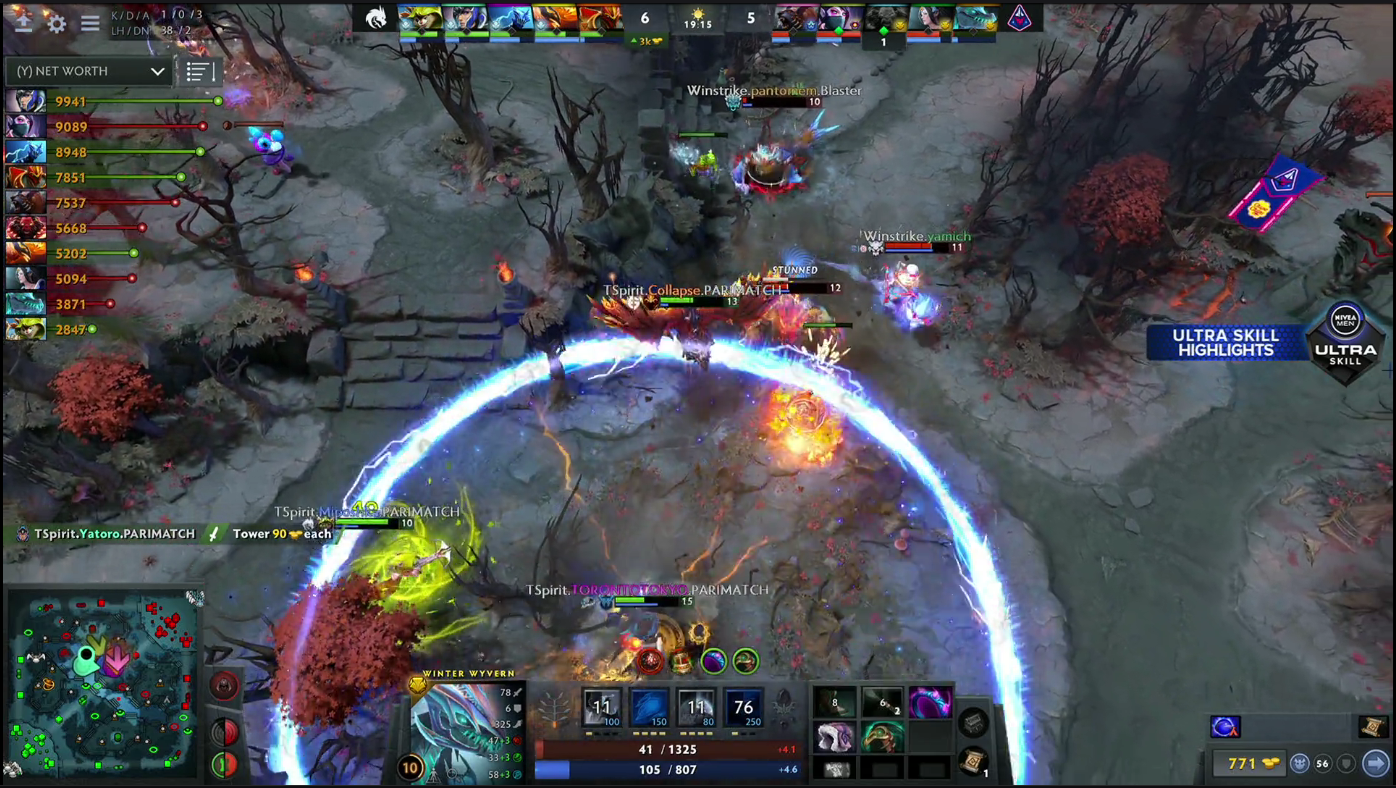
Task: Use the green Medallion inventory item
Action: 882,739
